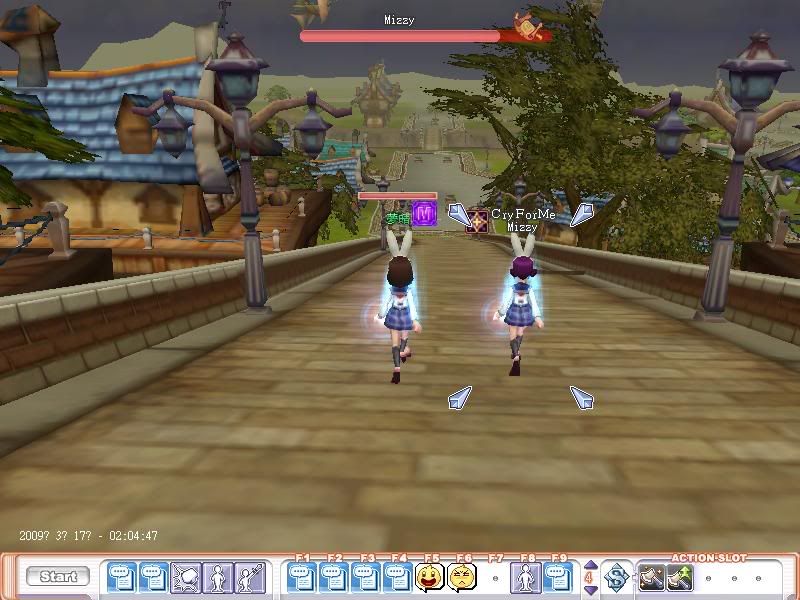Activate the standing pose icon in F8
Viewport: 800px width, 600px height.
point(526,577)
